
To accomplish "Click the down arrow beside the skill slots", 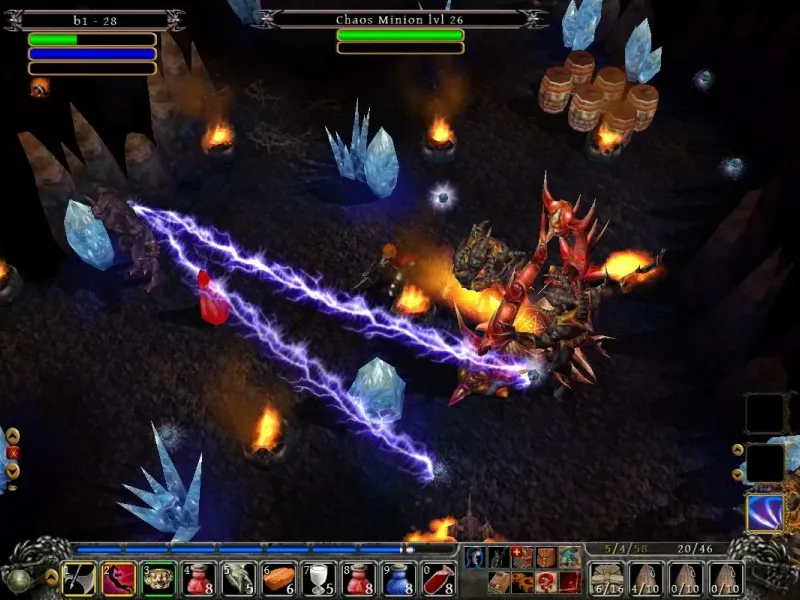I will click(x=737, y=474).
